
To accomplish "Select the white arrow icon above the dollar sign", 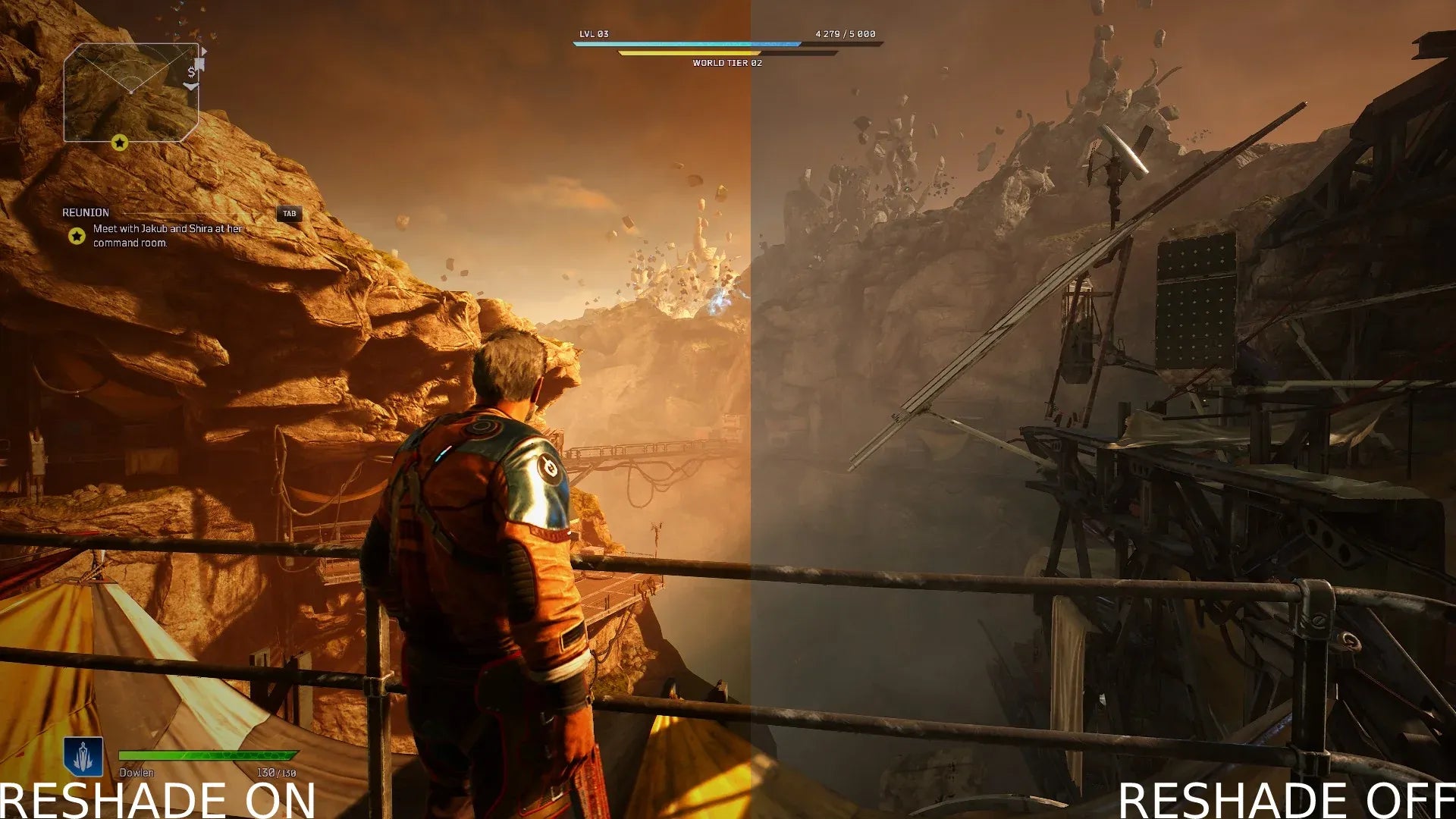I will coord(204,50).
